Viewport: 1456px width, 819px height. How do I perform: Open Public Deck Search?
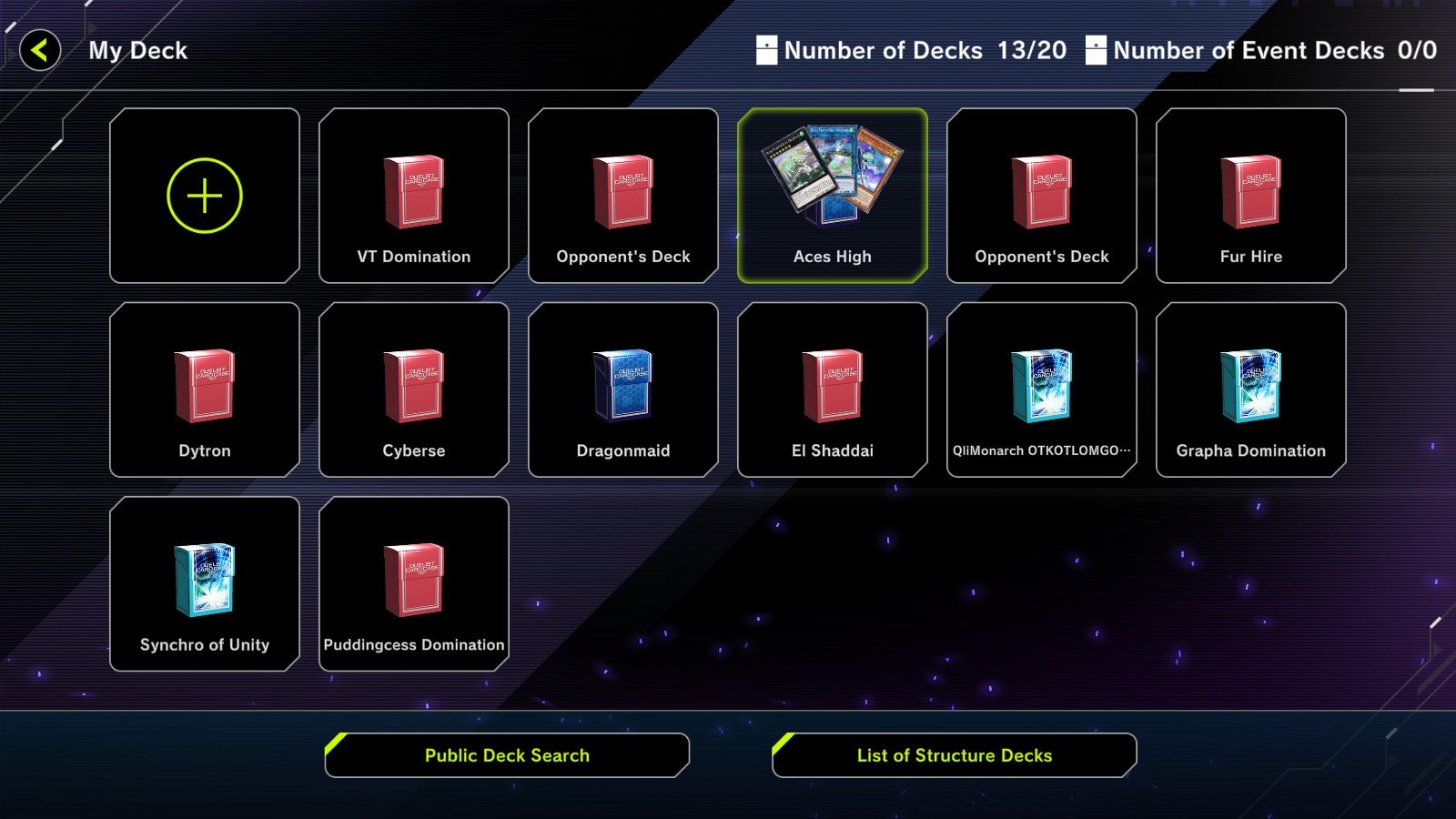click(507, 755)
